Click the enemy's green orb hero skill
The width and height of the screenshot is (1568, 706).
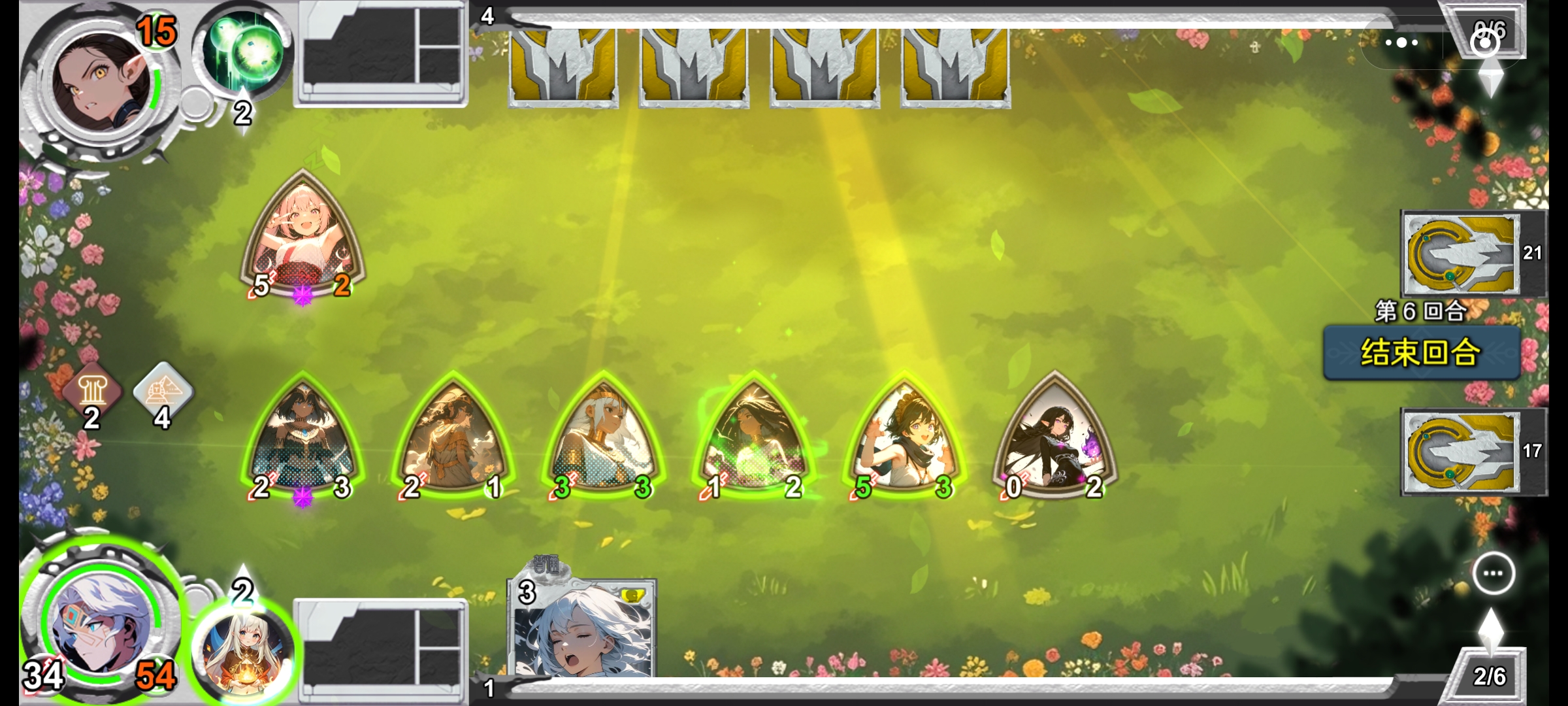click(245, 52)
